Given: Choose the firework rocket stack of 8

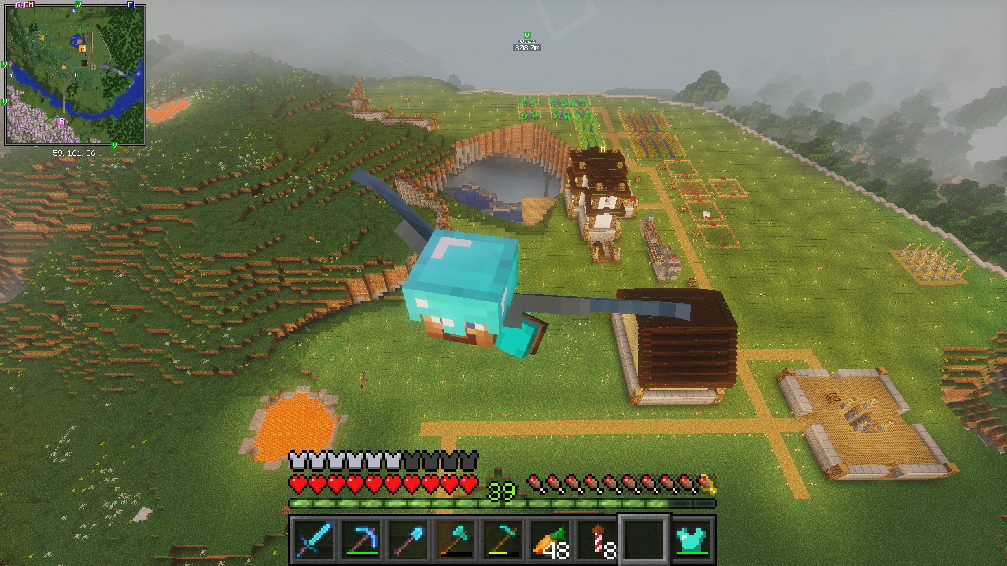Looking at the screenshot, I should [x=594, y=539].
